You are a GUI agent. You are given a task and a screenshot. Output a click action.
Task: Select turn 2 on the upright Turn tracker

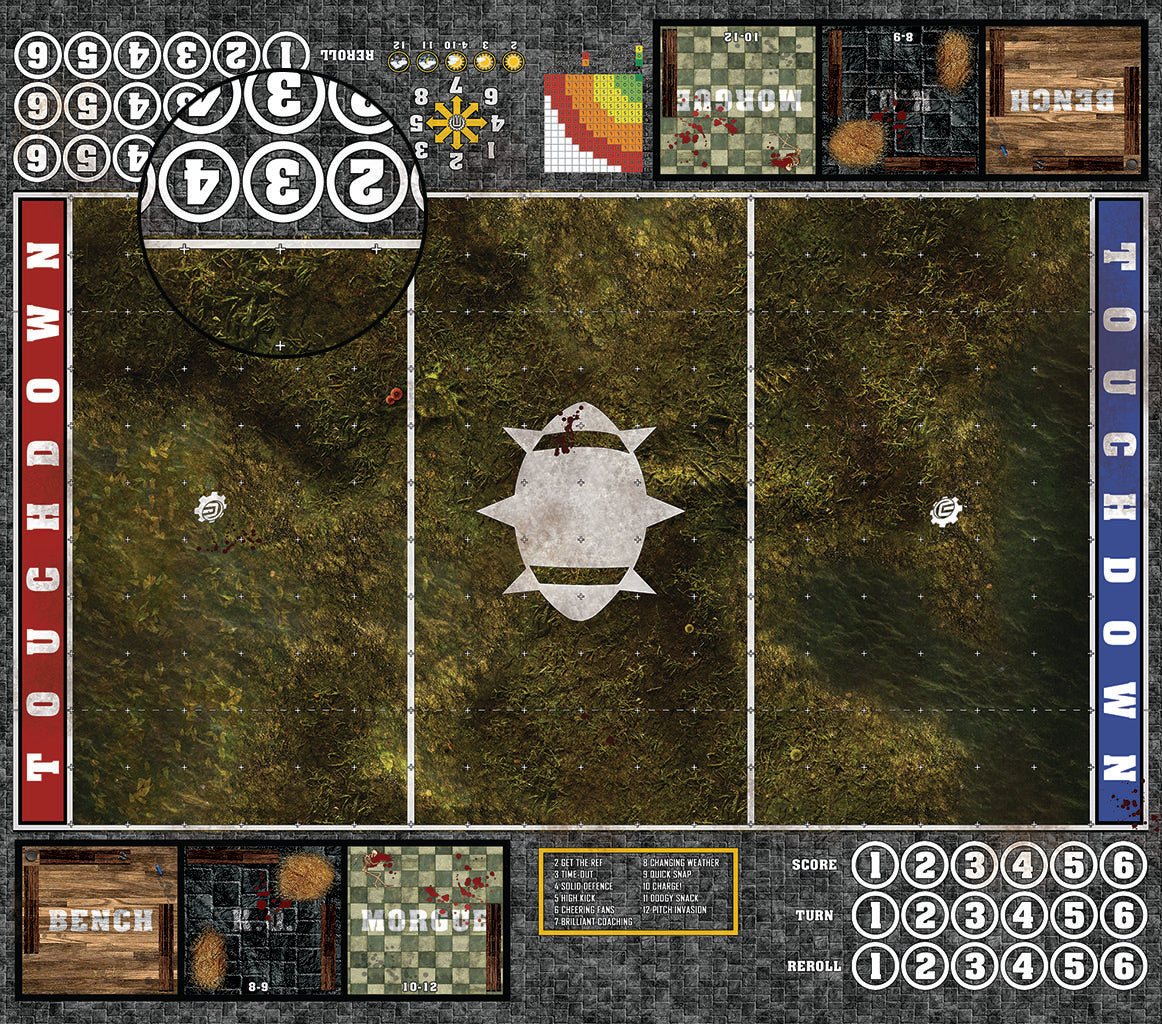pyautogui.click(x=924, y=915)
